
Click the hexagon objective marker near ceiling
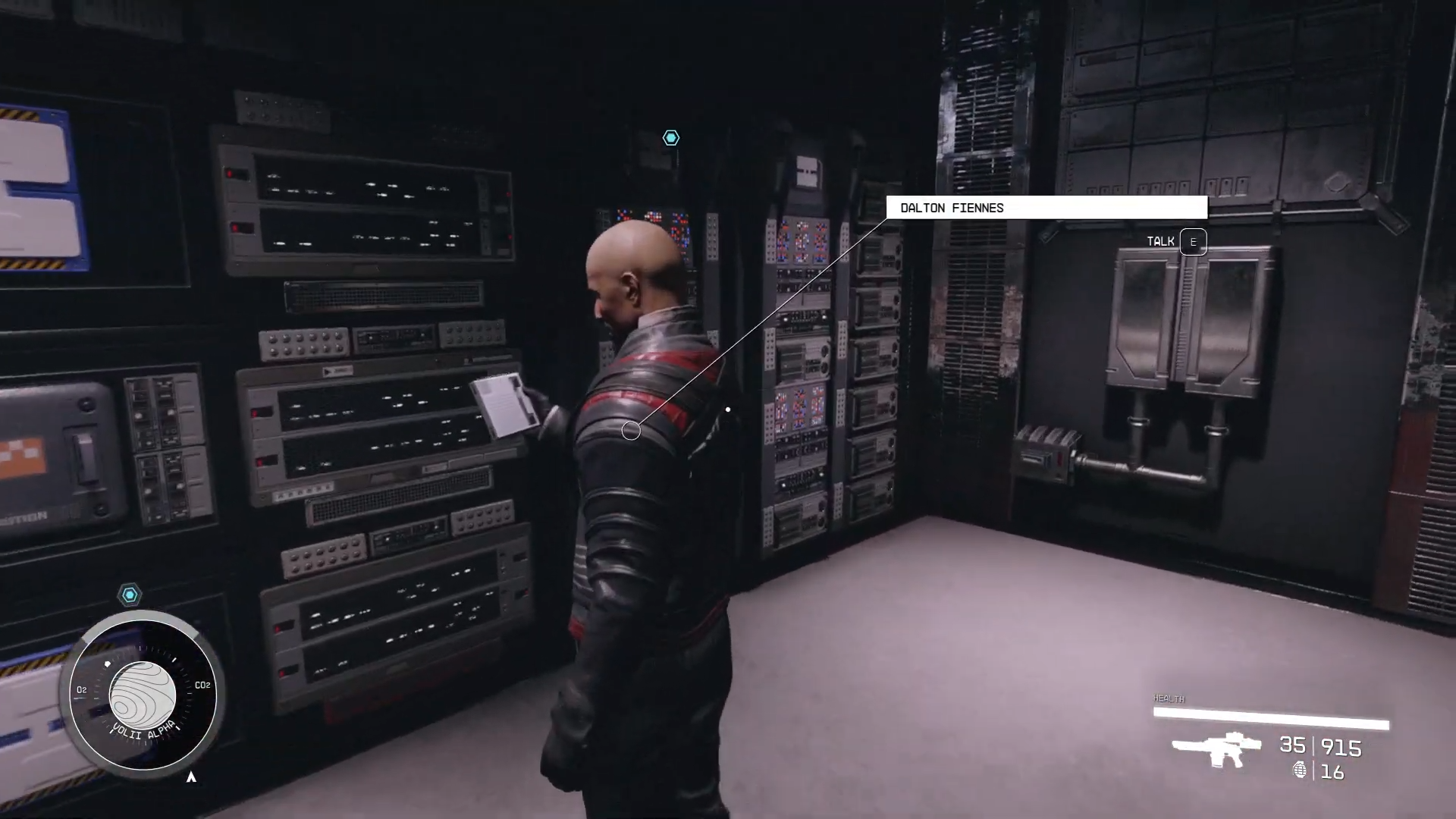point(670,138)
